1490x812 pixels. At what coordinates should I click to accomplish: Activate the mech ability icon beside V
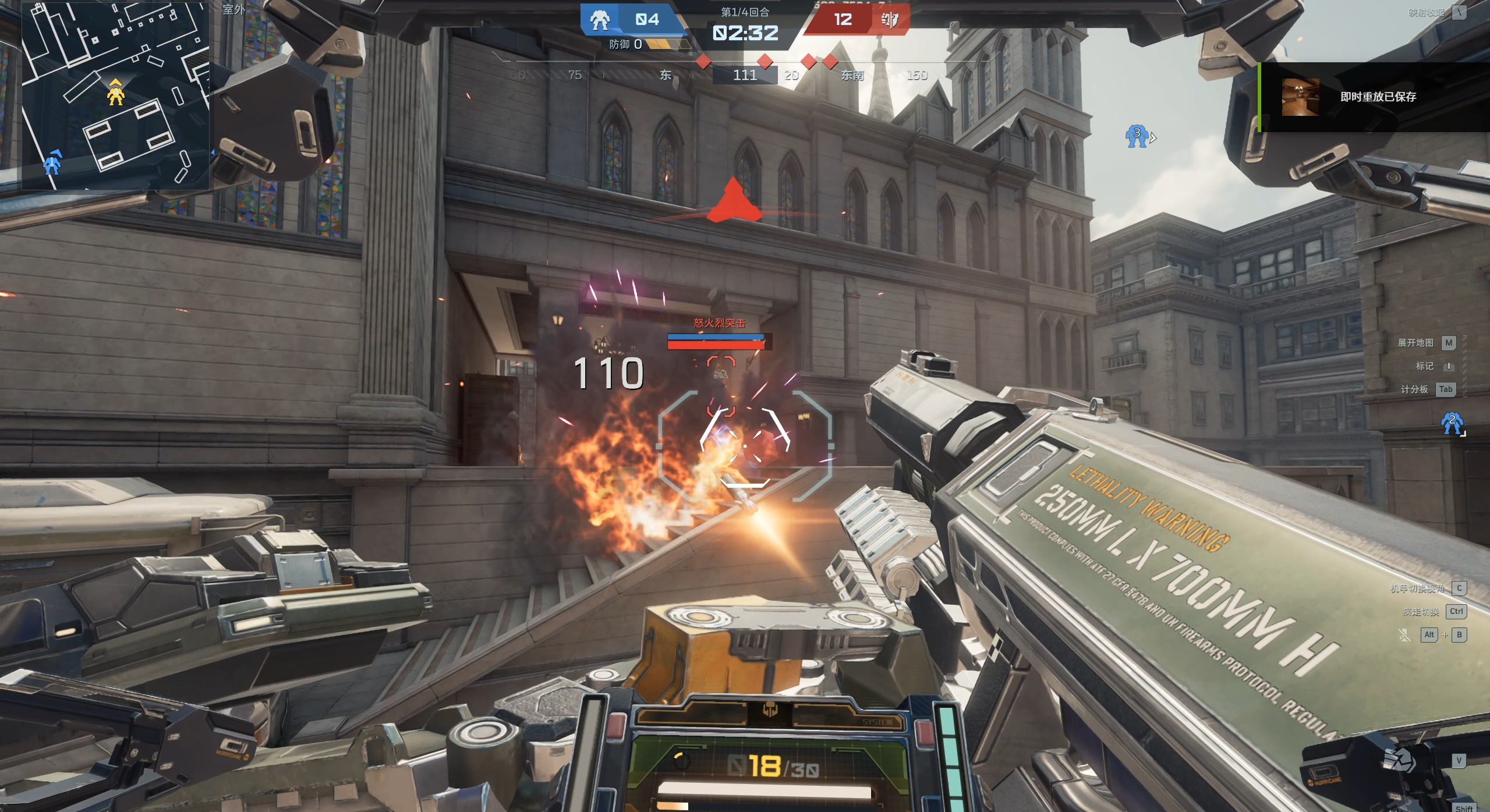1399,760
